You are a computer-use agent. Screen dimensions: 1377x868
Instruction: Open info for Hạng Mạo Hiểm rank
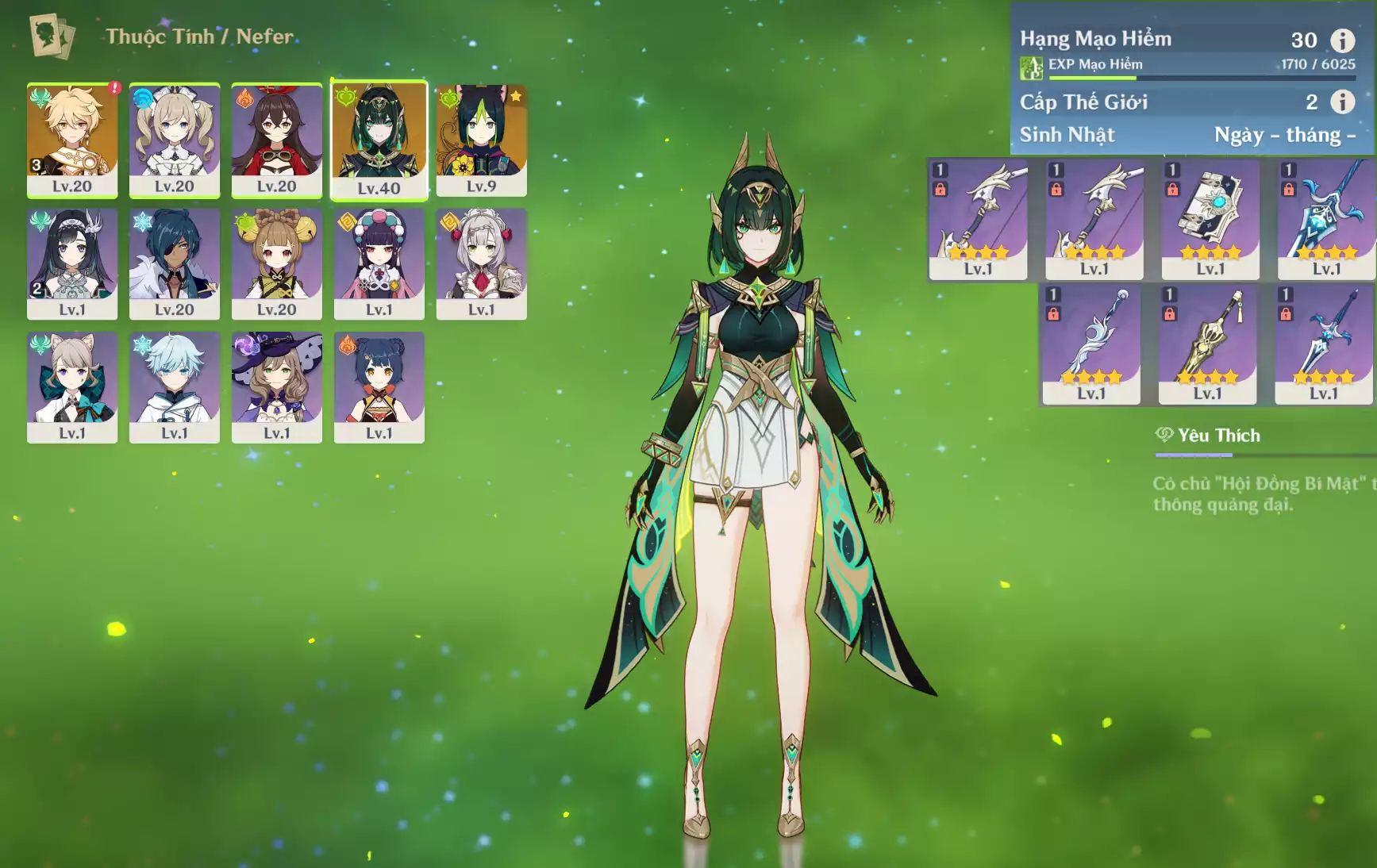point(1342,40)
